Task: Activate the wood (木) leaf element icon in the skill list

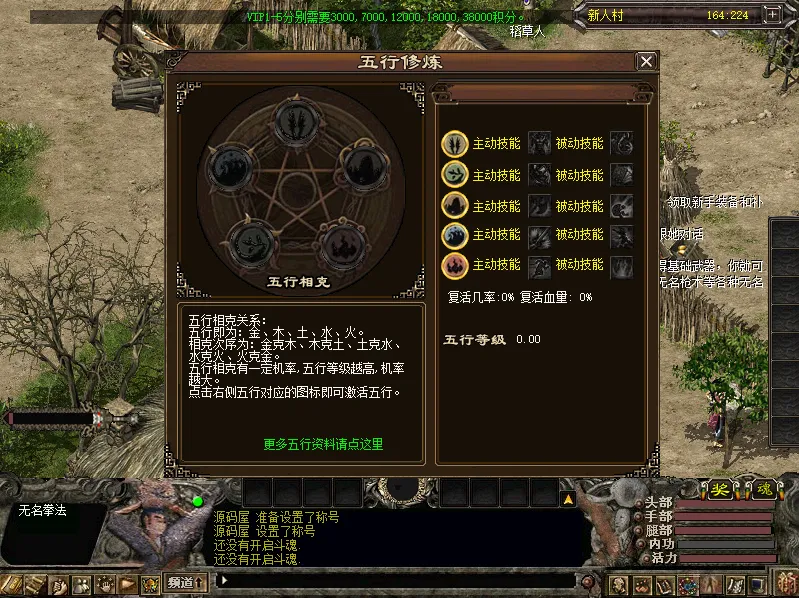Action: click(455, 175)
